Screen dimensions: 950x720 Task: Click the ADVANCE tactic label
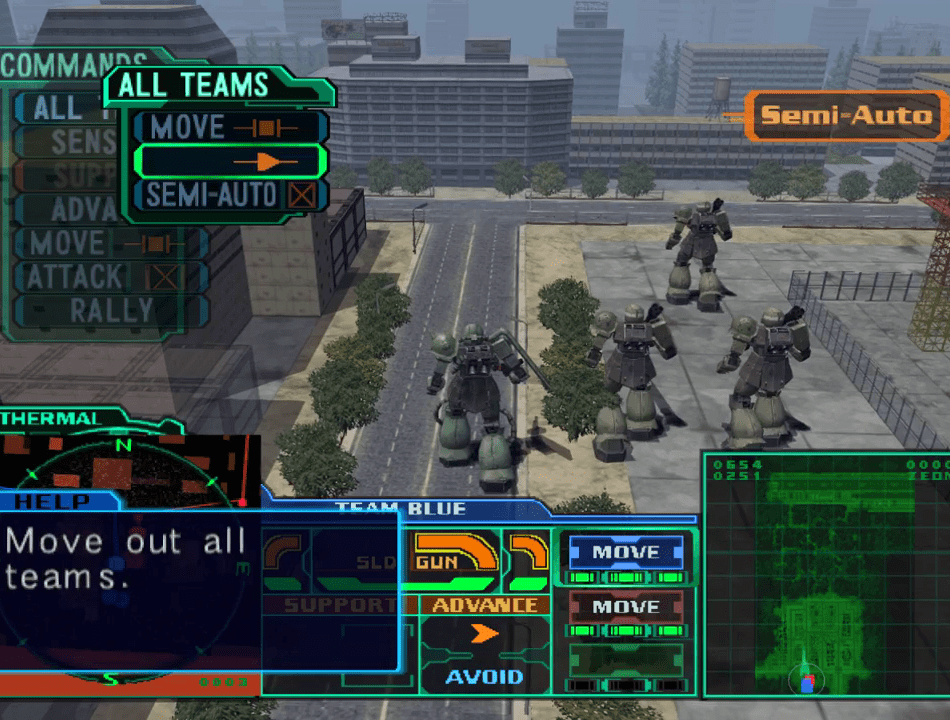coord(485,605)
